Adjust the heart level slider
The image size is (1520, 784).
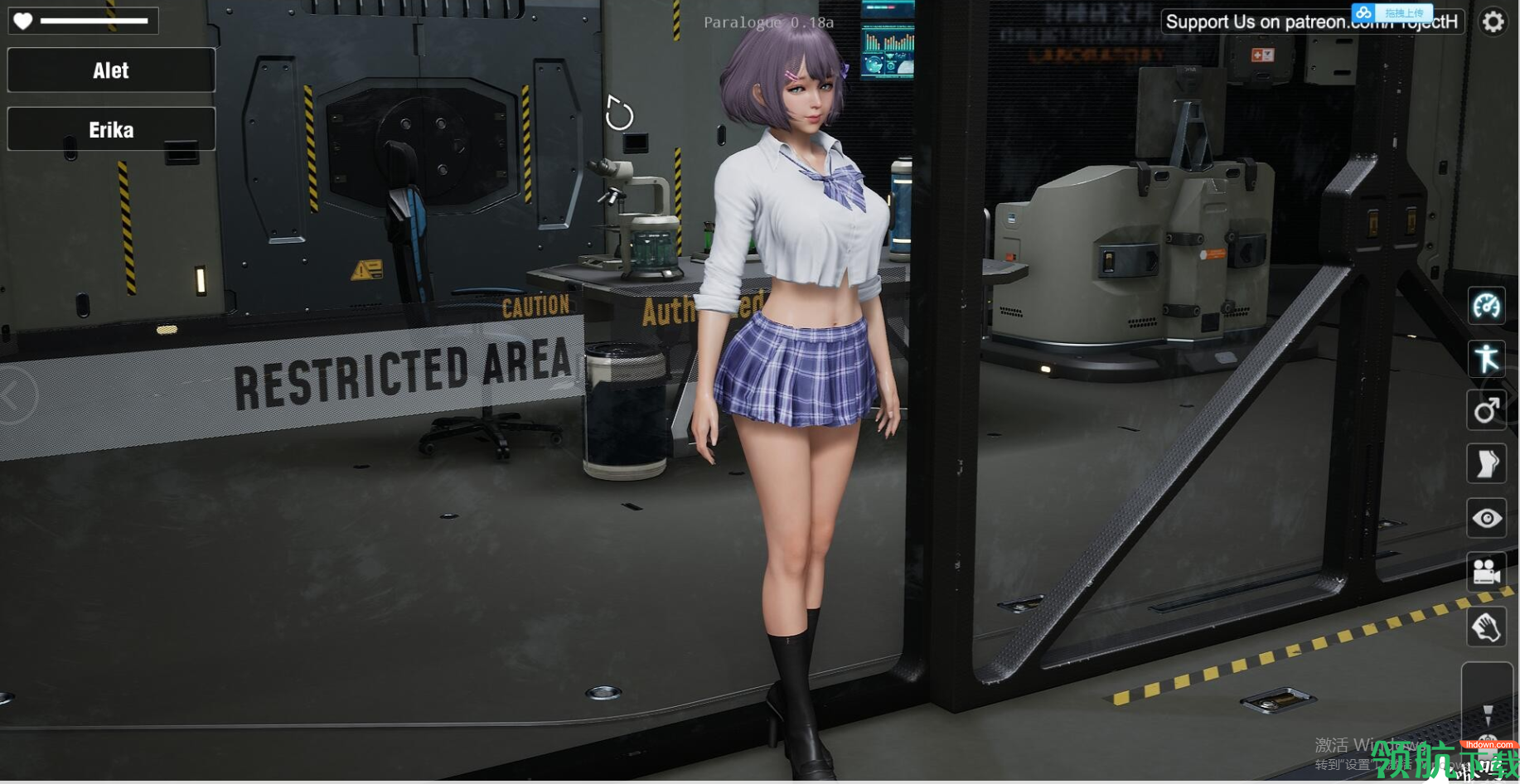93,19
